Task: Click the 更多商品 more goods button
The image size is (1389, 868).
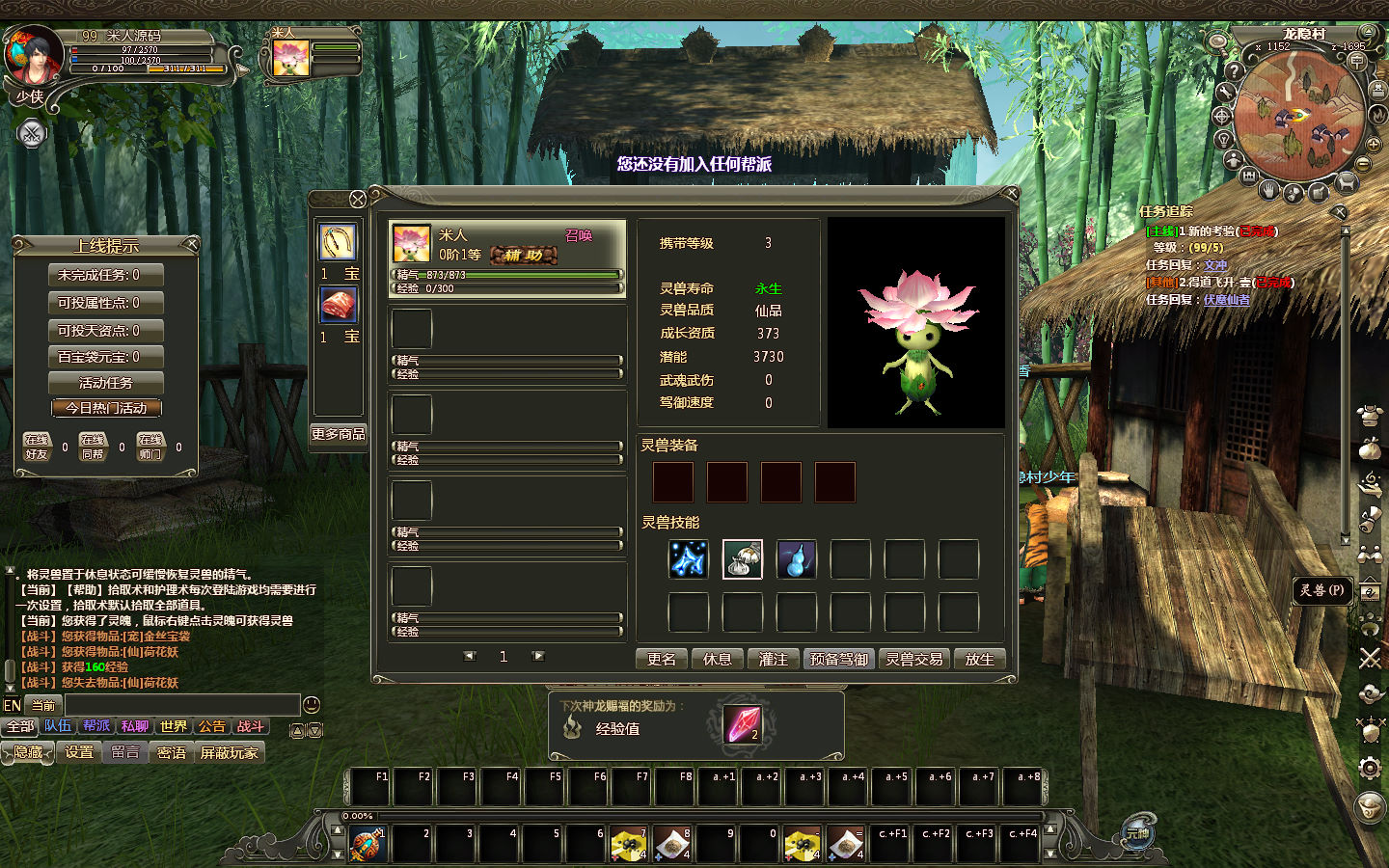Action: pos(338,434)
